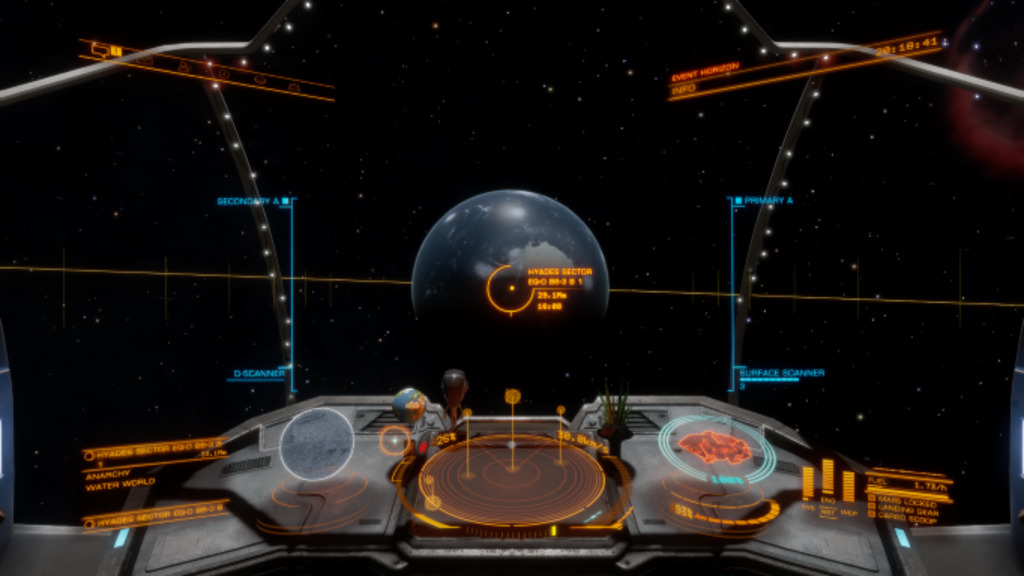This screenshot has width=1024, height=576.
Task: Click the orange target reticle on the planet
Action: click(510, 288)
